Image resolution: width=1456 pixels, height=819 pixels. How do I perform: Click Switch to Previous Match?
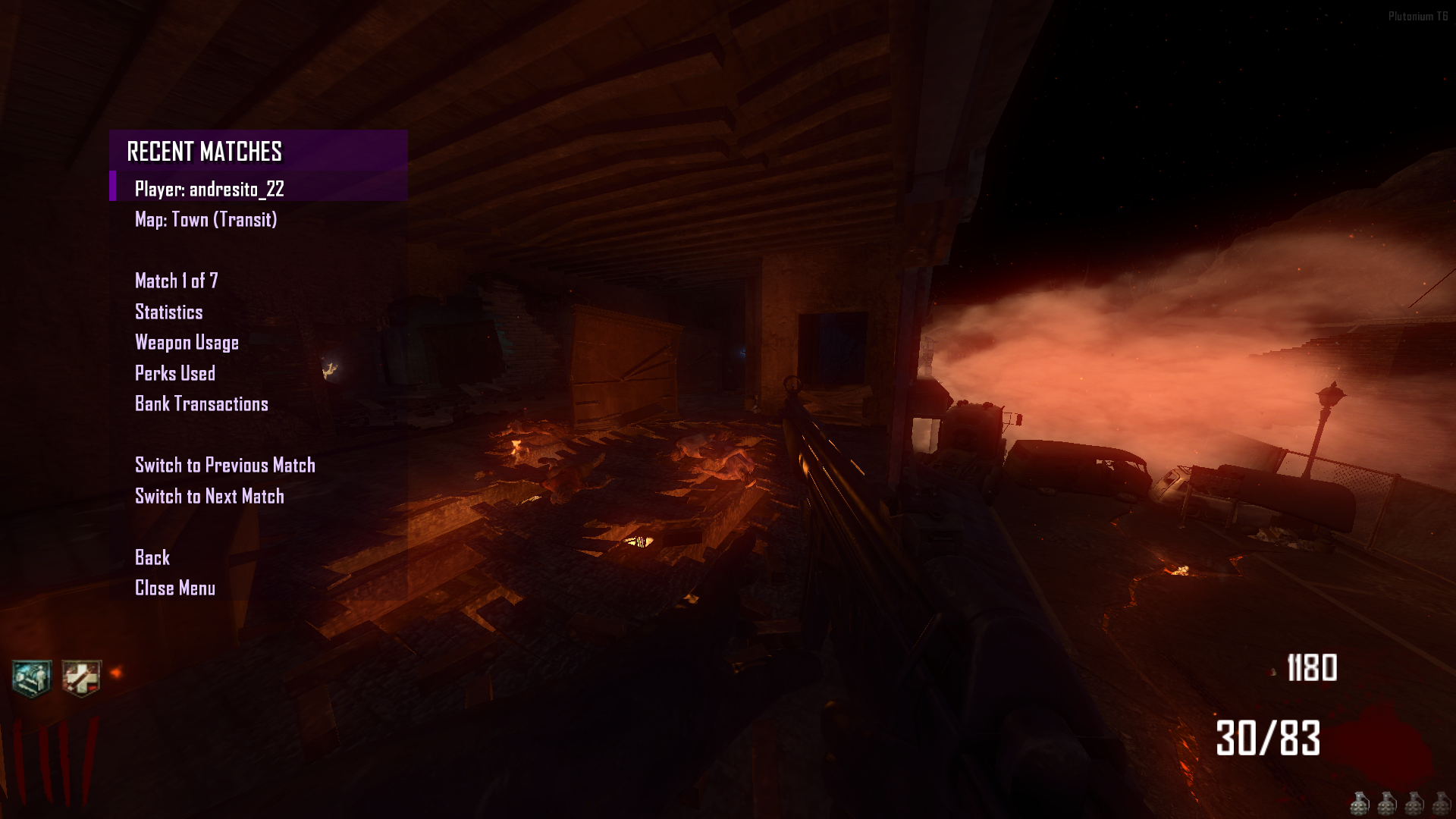click(225, 465)
